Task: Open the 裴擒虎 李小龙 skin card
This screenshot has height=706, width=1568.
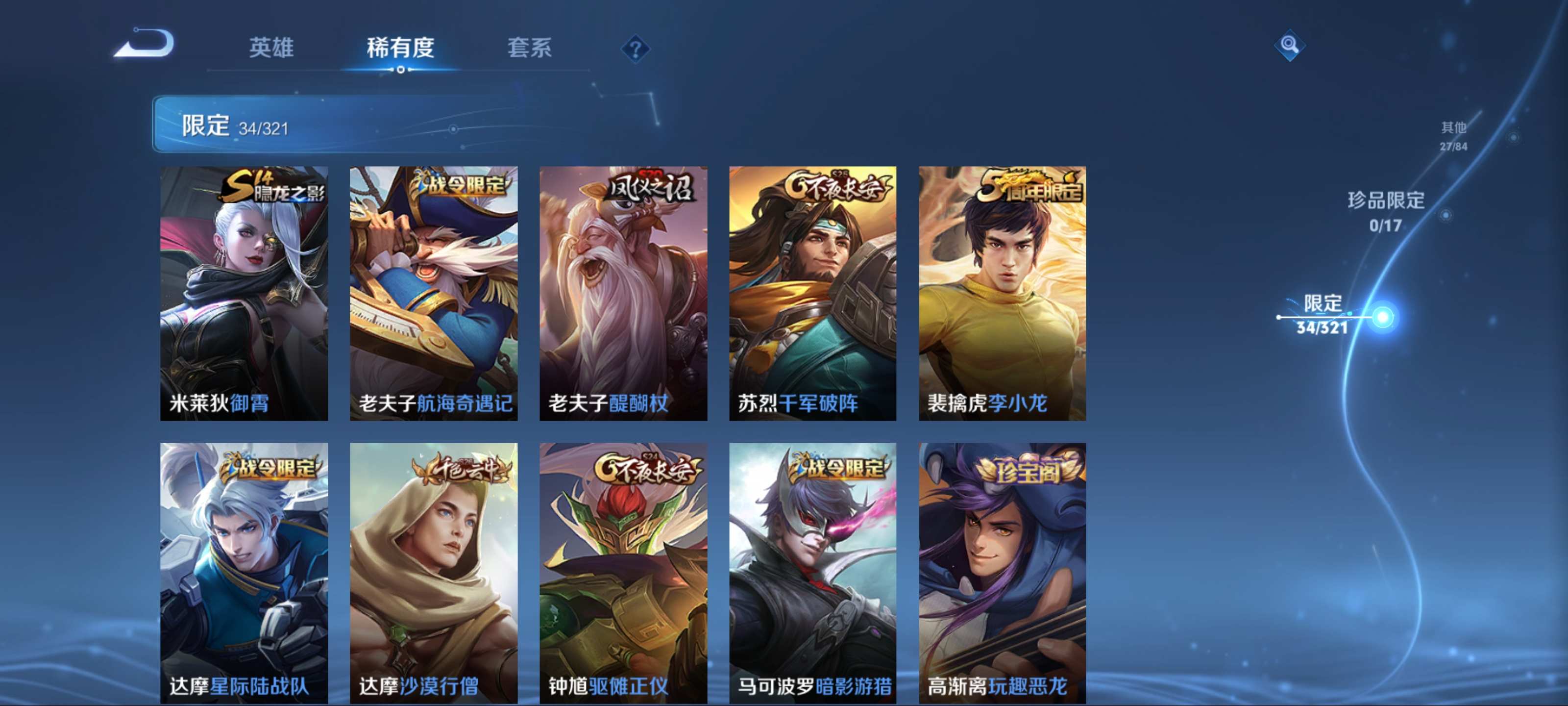Action: click(x=1002, y=293)
